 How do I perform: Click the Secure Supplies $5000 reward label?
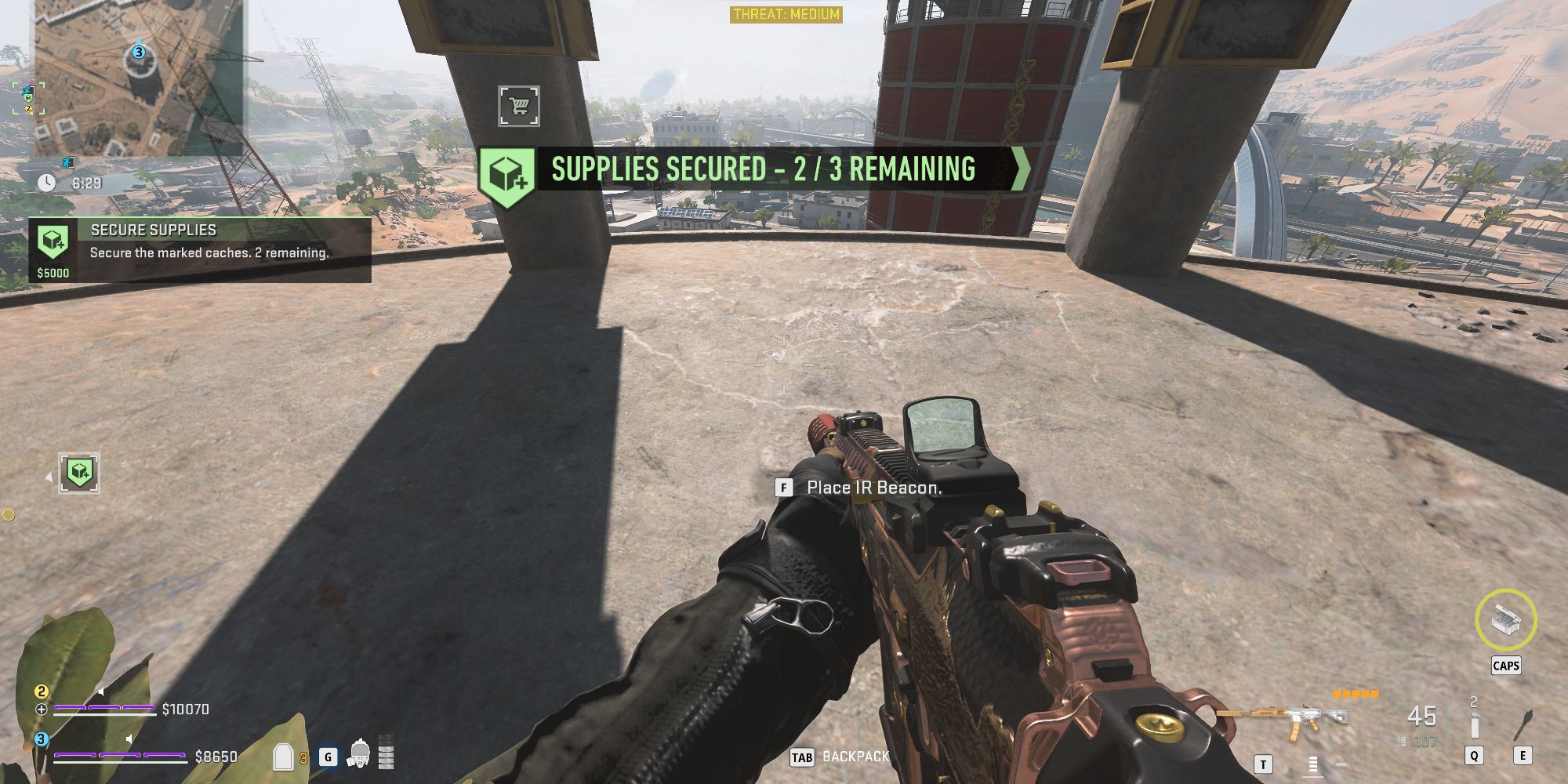[52, 274]
